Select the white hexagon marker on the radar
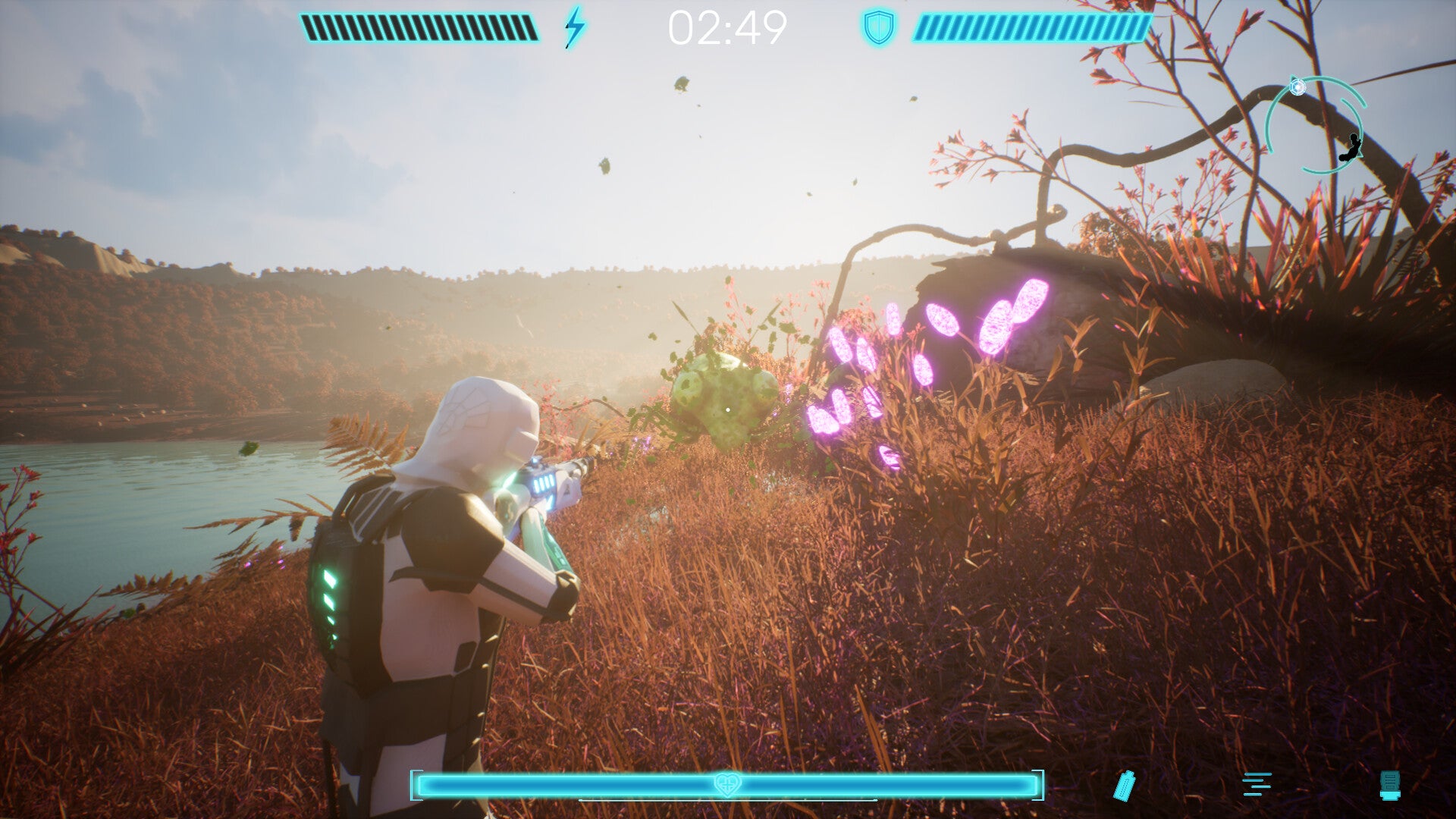Viewport: 1456px width, 819px height. coord(1298,87)
